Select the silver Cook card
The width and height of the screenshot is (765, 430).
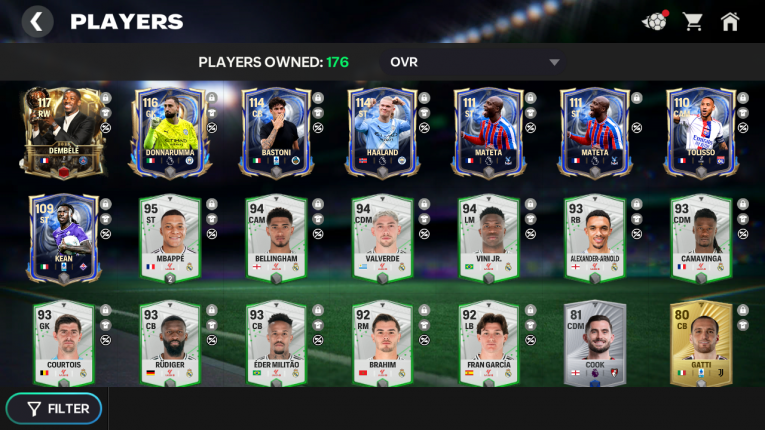pyautogui.click(x=596, y=344)
